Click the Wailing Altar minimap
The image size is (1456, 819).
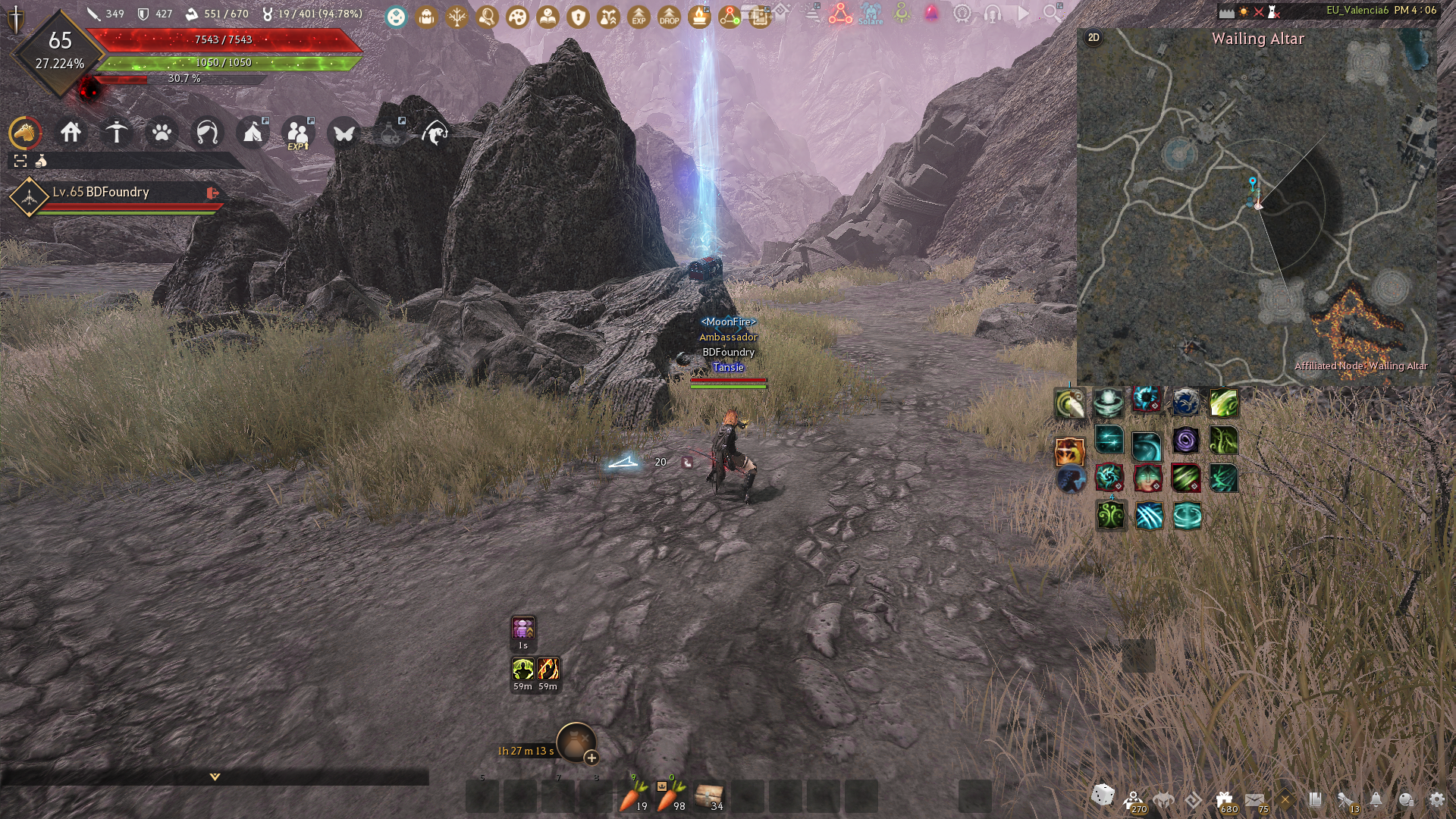pyautogui.click(x=1257, y=212)
